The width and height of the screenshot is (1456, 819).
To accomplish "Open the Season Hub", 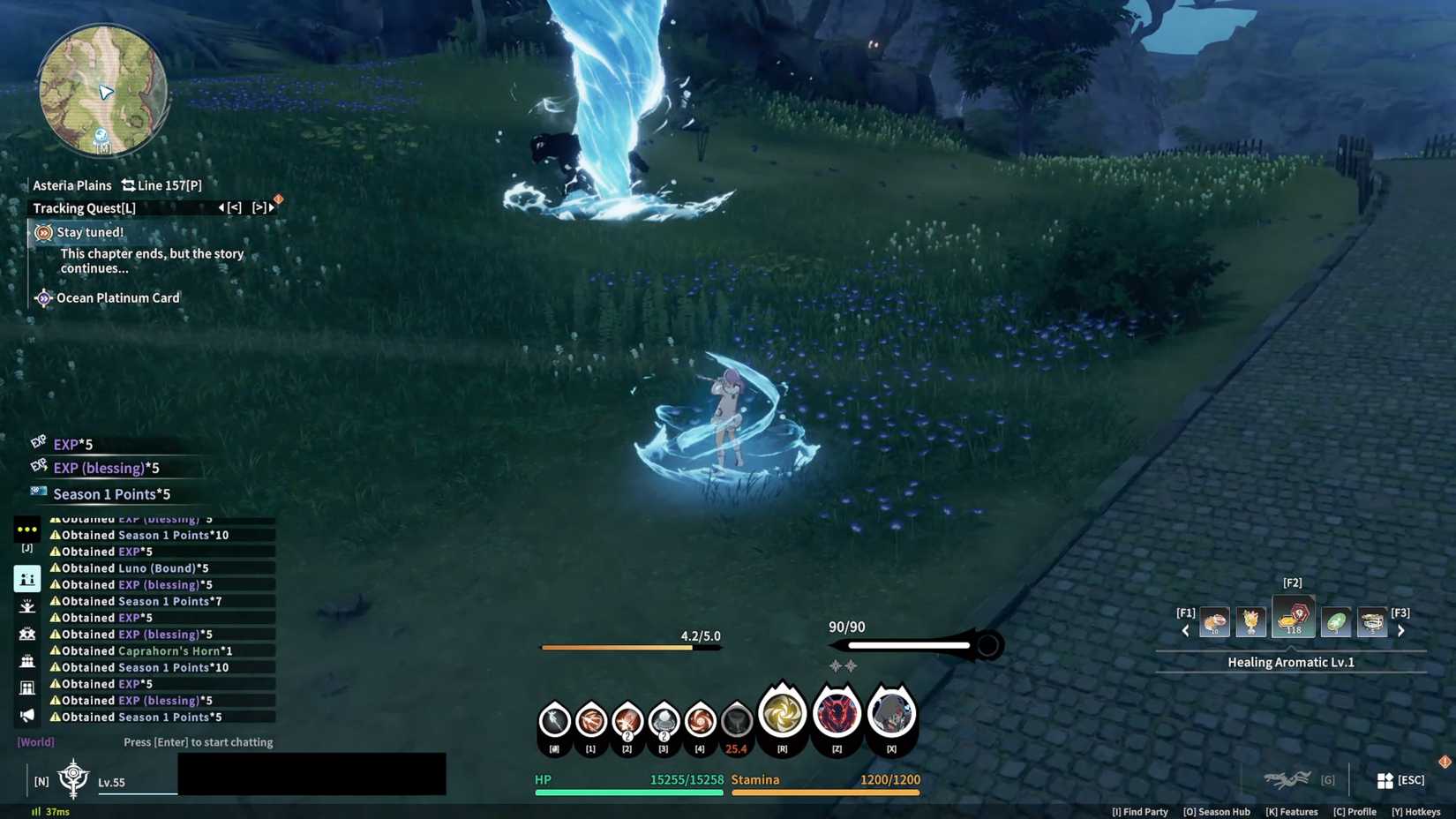I will coord(1218,811).
